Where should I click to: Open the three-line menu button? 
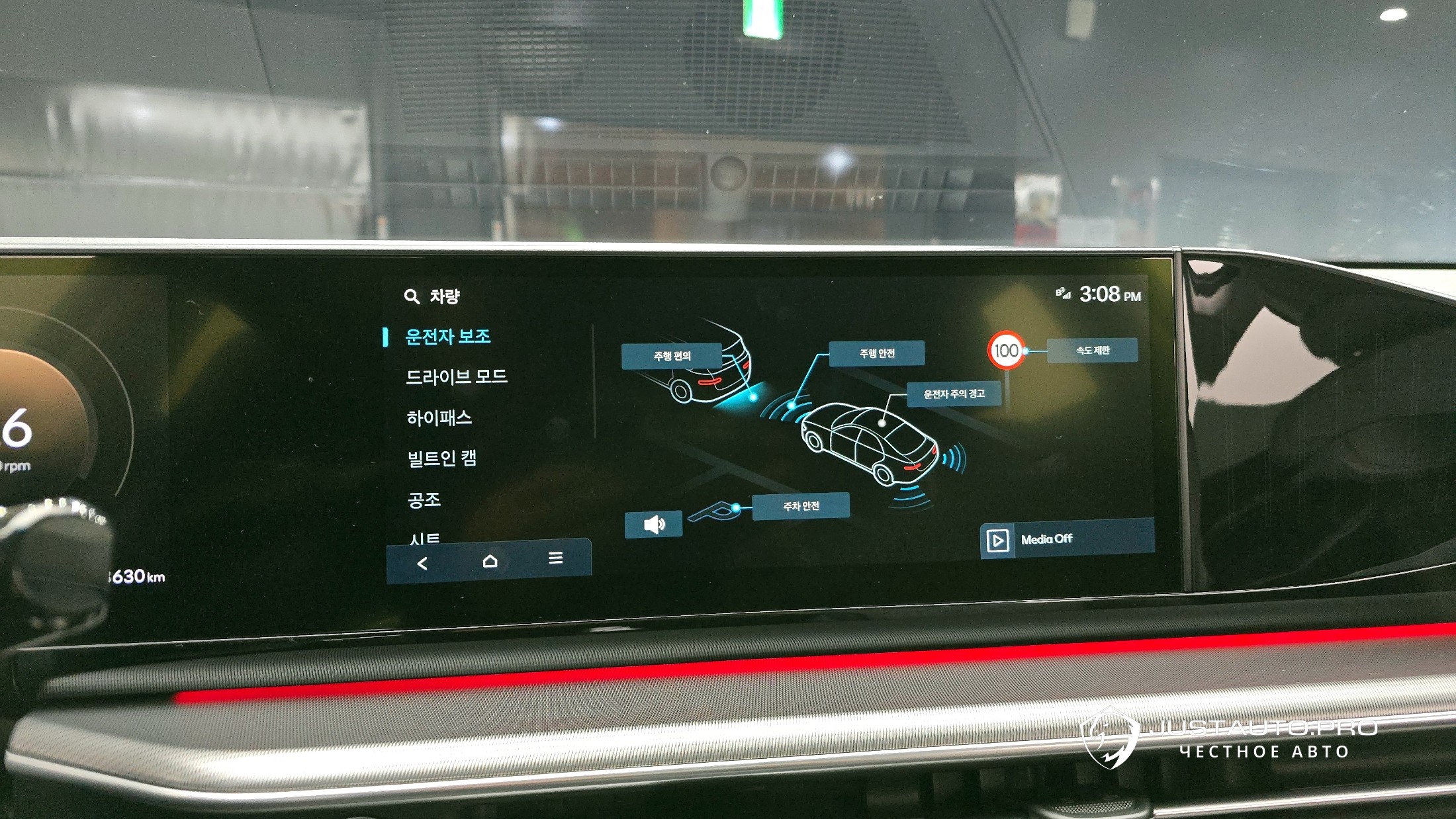[555, 558]
